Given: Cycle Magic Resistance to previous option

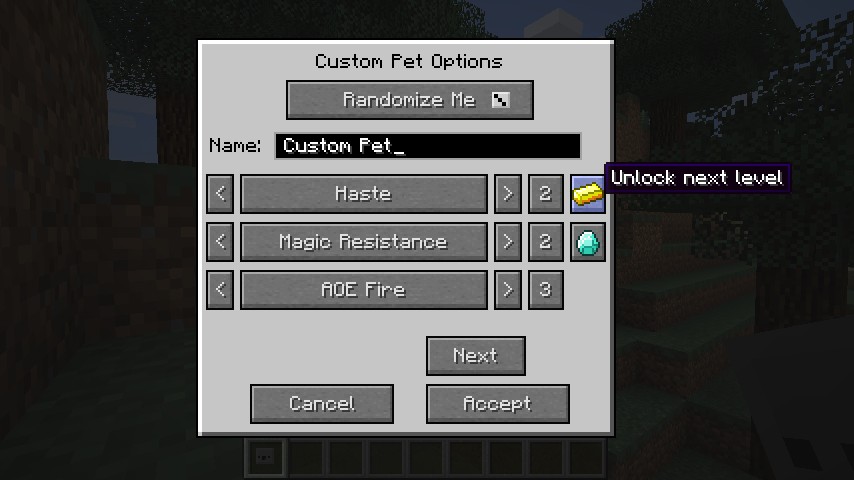Looking at the screenshot, I should click(x=220, y=242).
